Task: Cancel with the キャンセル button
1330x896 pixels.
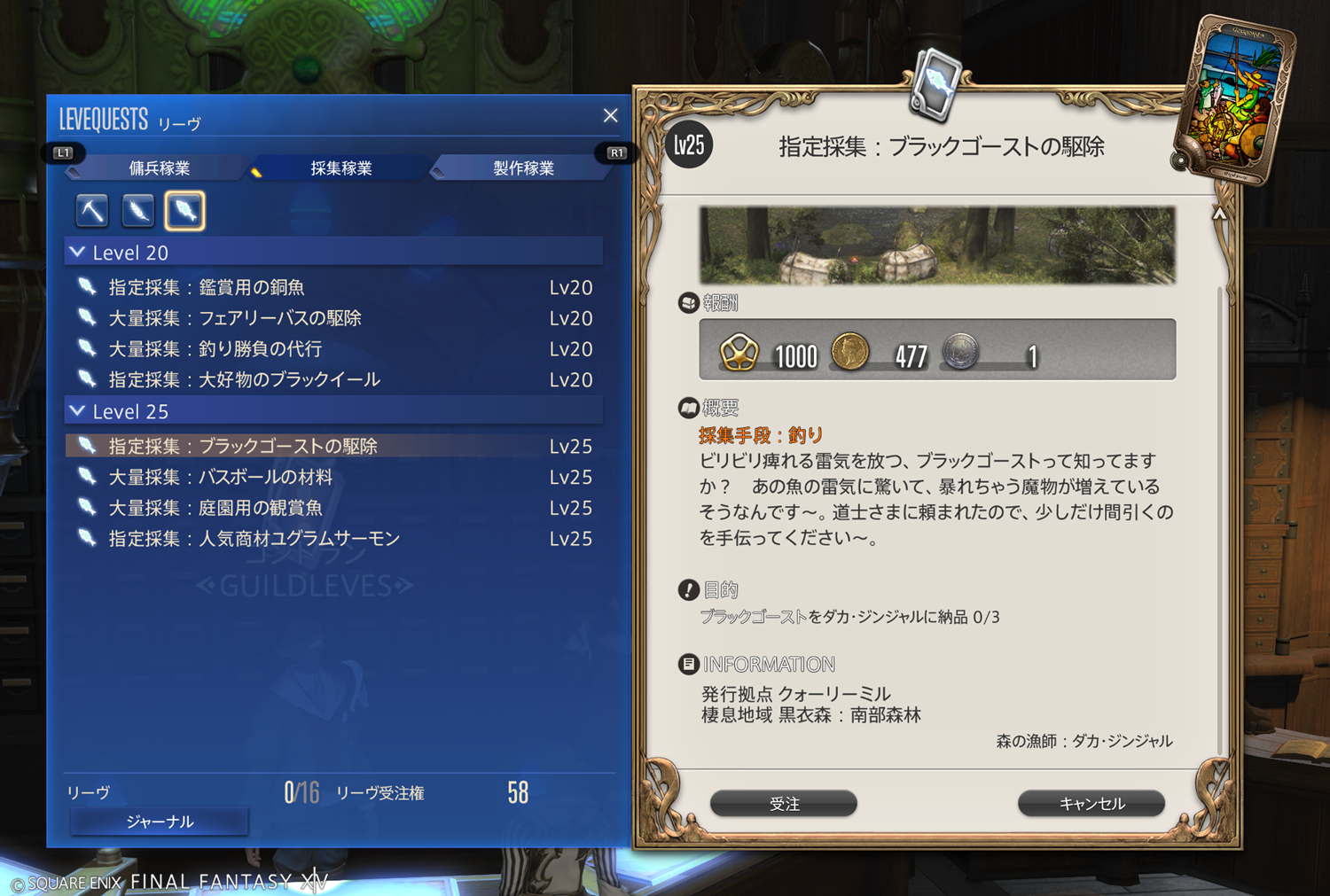Action: pos(1091,804)
